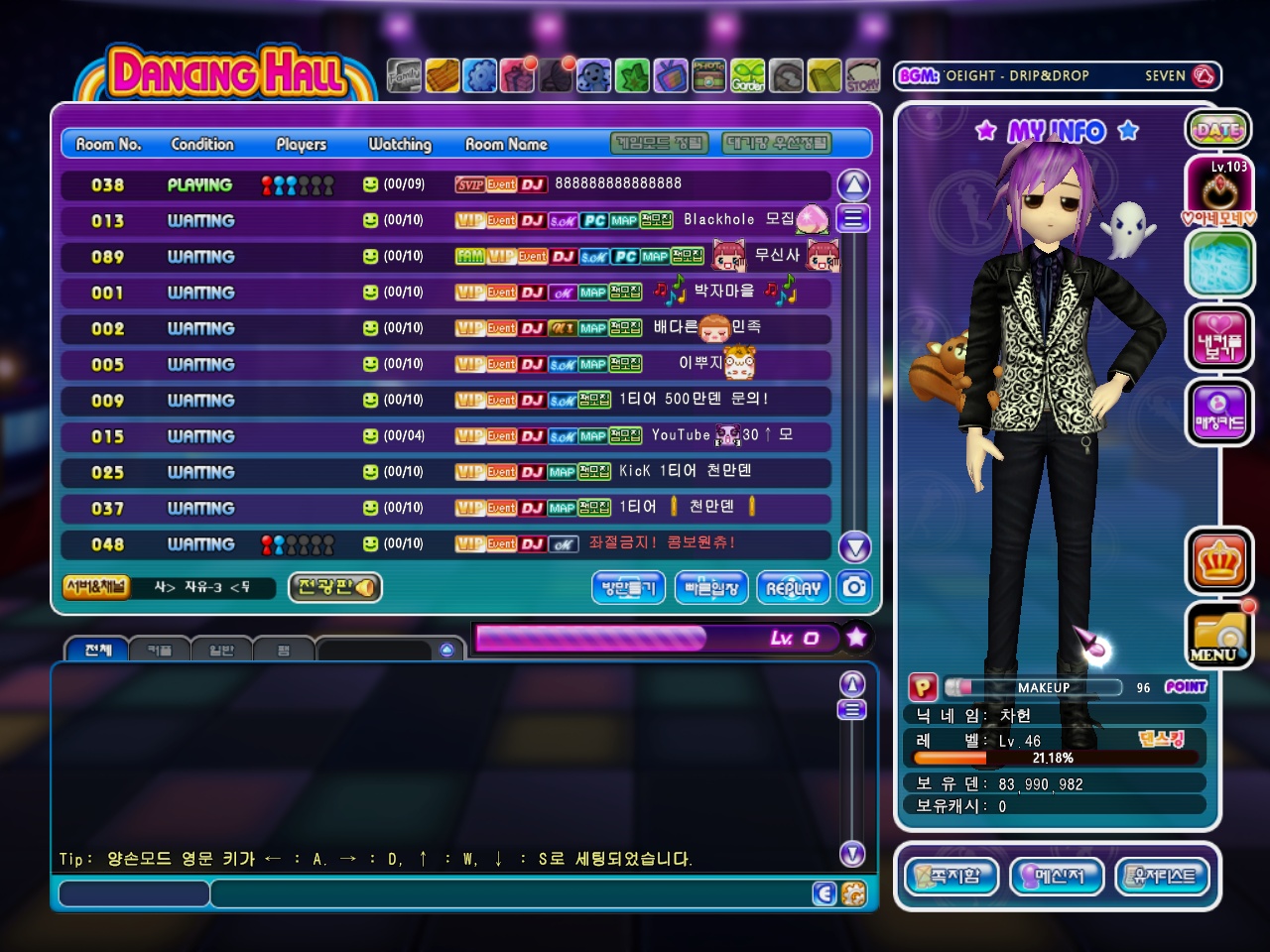The height and width of the screenshot is (952, 1270).
Task: Open the blue gear settings icon
Action: point(480,75)
